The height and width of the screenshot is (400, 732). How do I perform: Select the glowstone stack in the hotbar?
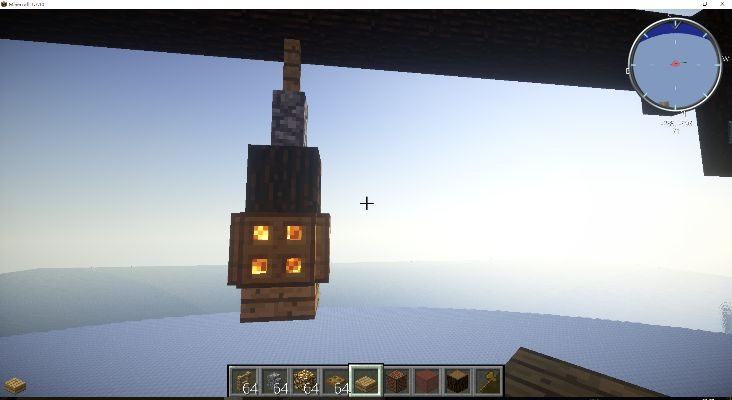pyautogui.click(x=305, y=380)
